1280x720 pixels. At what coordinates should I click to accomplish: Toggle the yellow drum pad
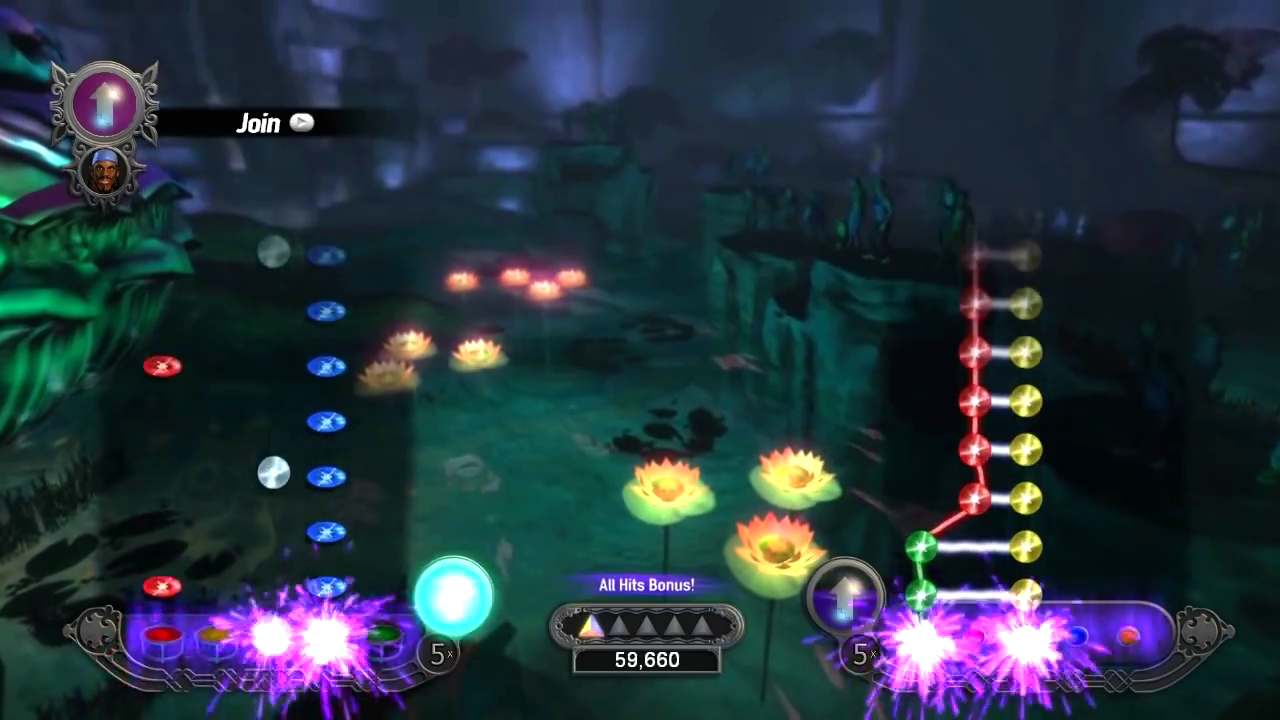click(216, 633)
